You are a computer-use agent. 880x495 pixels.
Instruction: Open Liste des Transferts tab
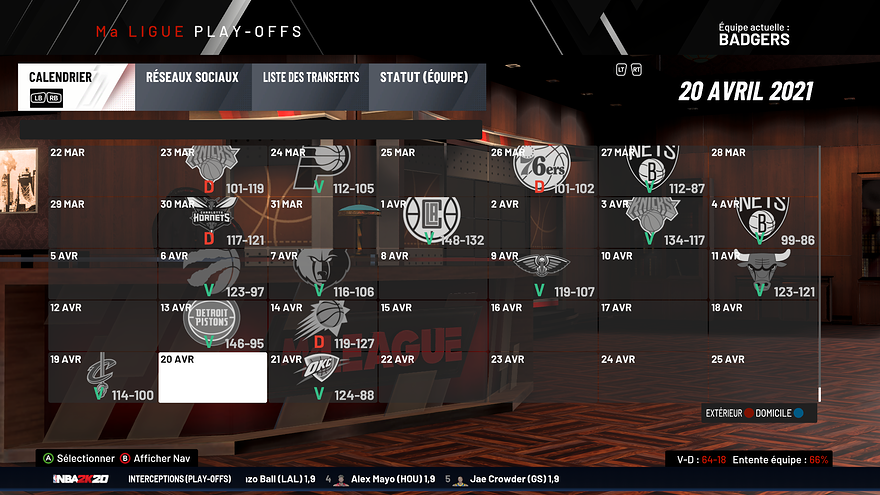311,87
